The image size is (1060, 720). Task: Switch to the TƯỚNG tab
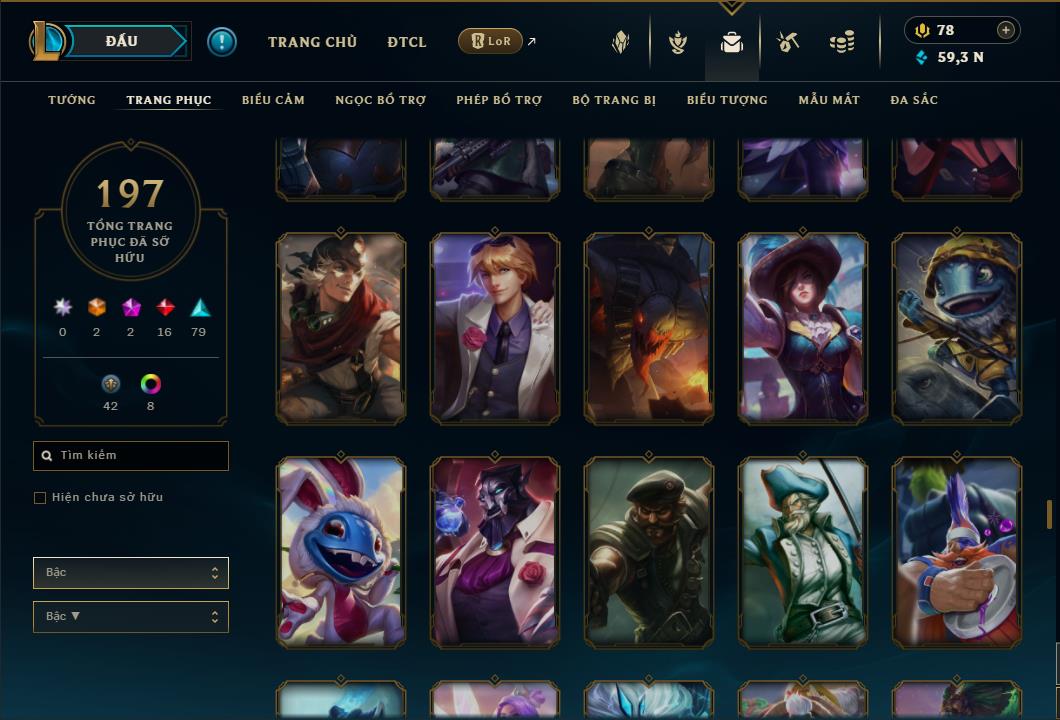(72, 100)
